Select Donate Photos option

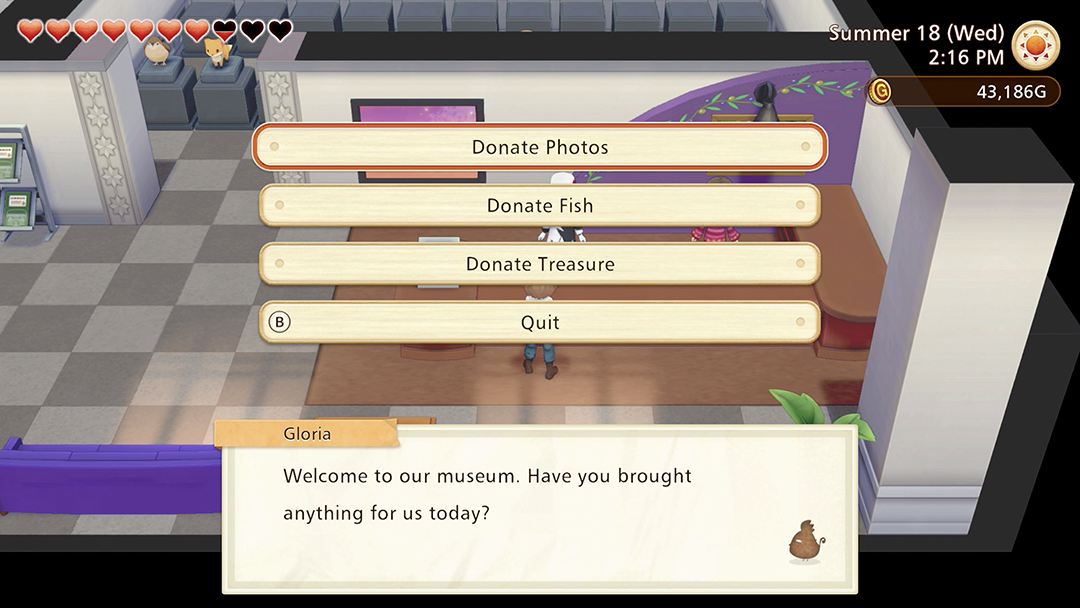click(540, 147)
